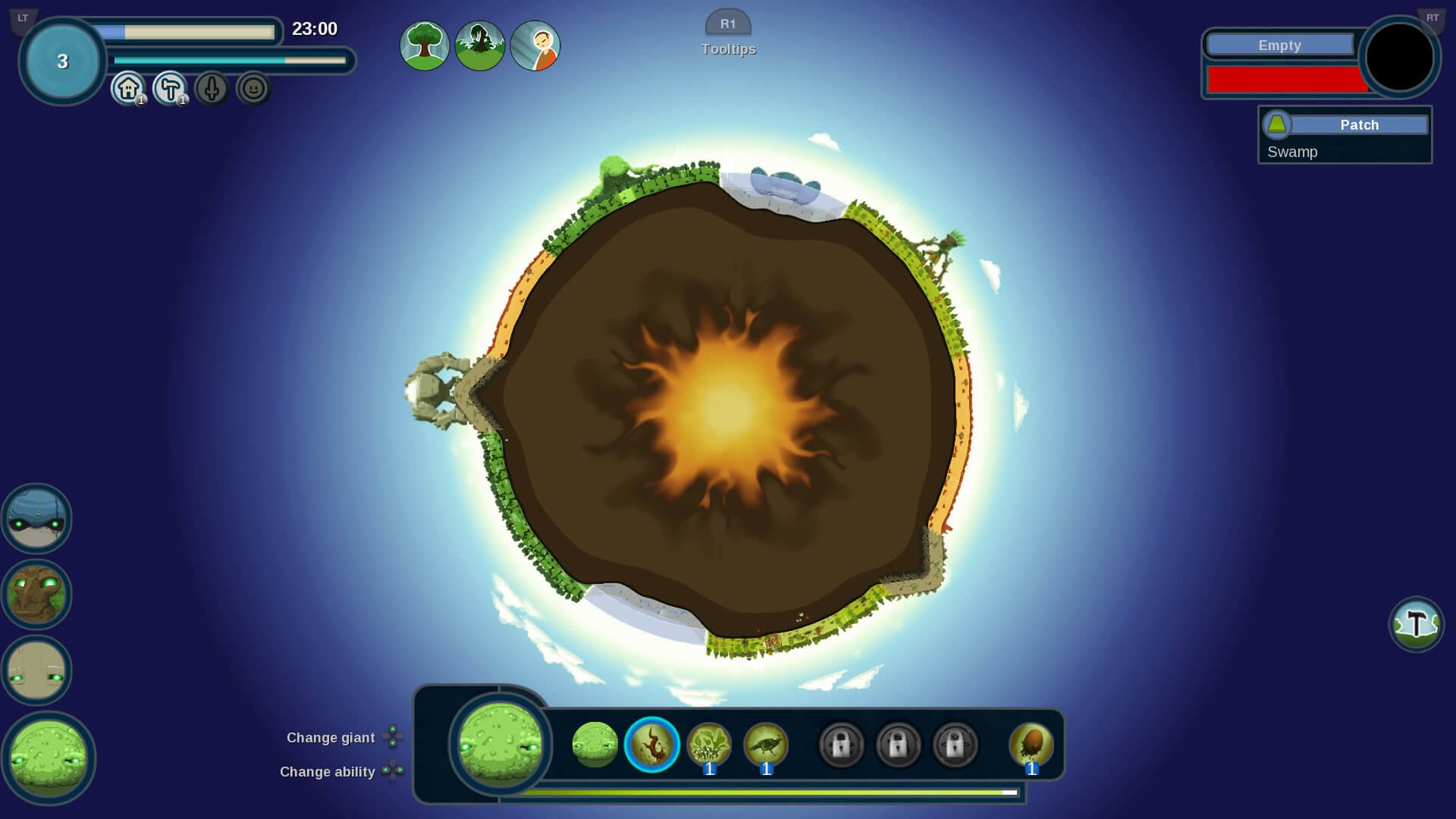Open the house icon under the level bar

coord(128,89)
